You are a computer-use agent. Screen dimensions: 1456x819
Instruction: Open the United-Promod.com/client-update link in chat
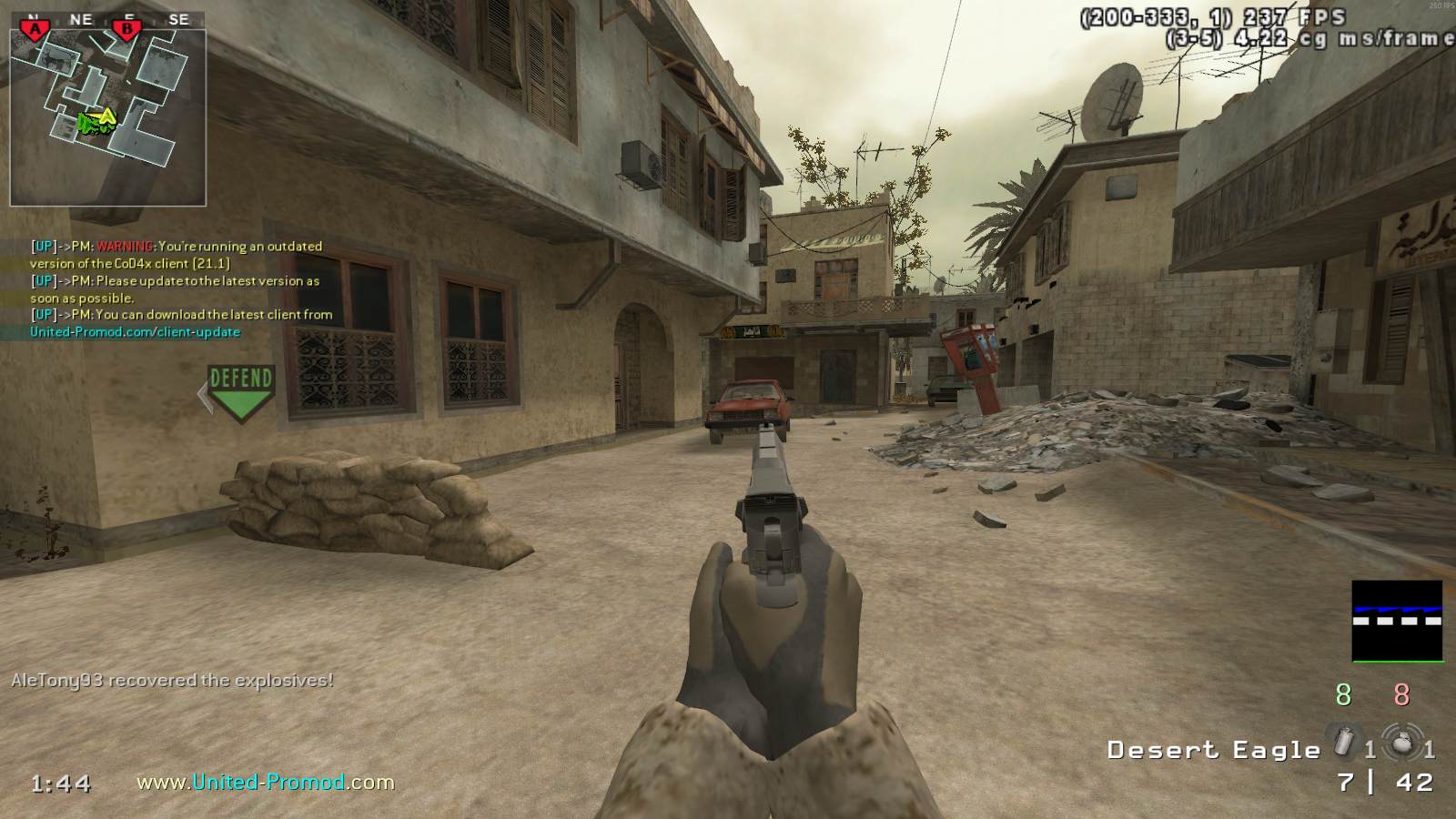pos(135,332)
